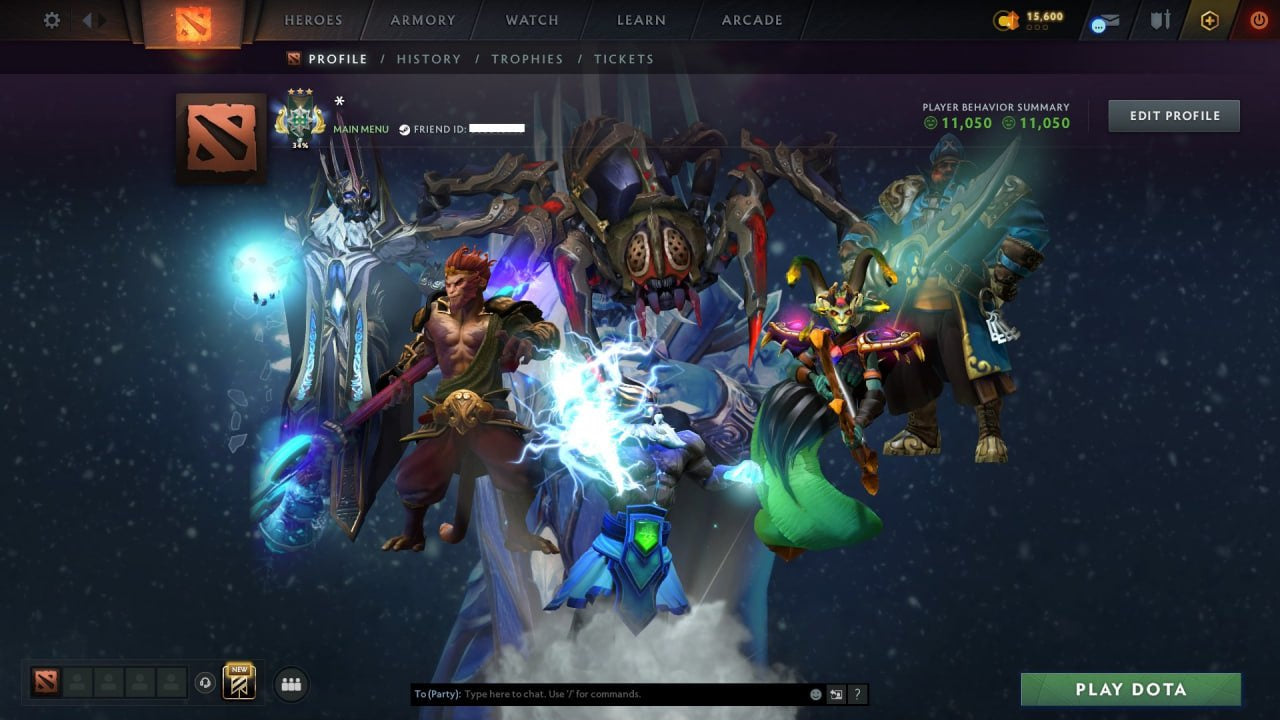
Task: Open the settings gear icon
Action: pyautogui.click(x=51, y=19)
